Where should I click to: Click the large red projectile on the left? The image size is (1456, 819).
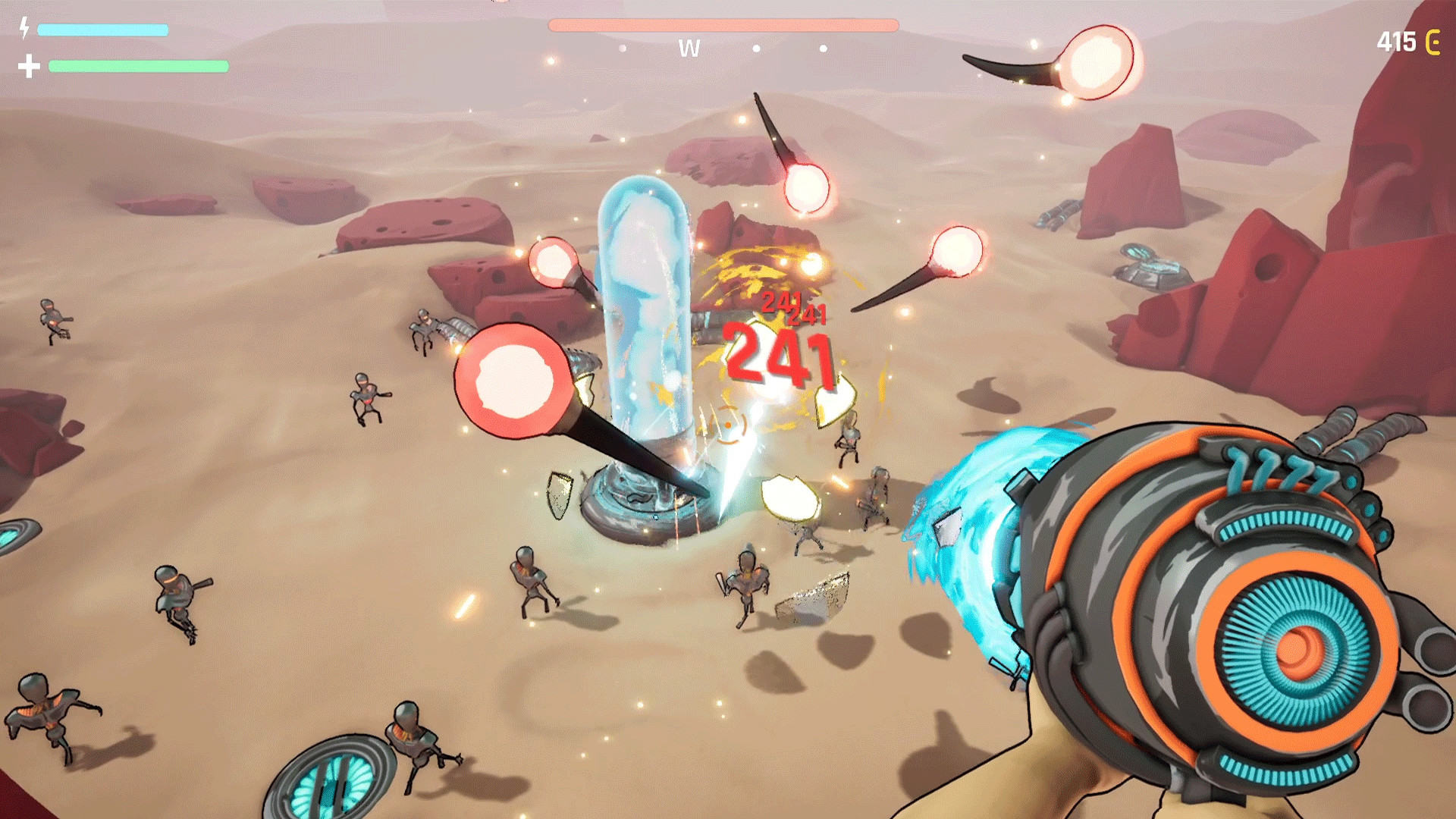(514, 379)
